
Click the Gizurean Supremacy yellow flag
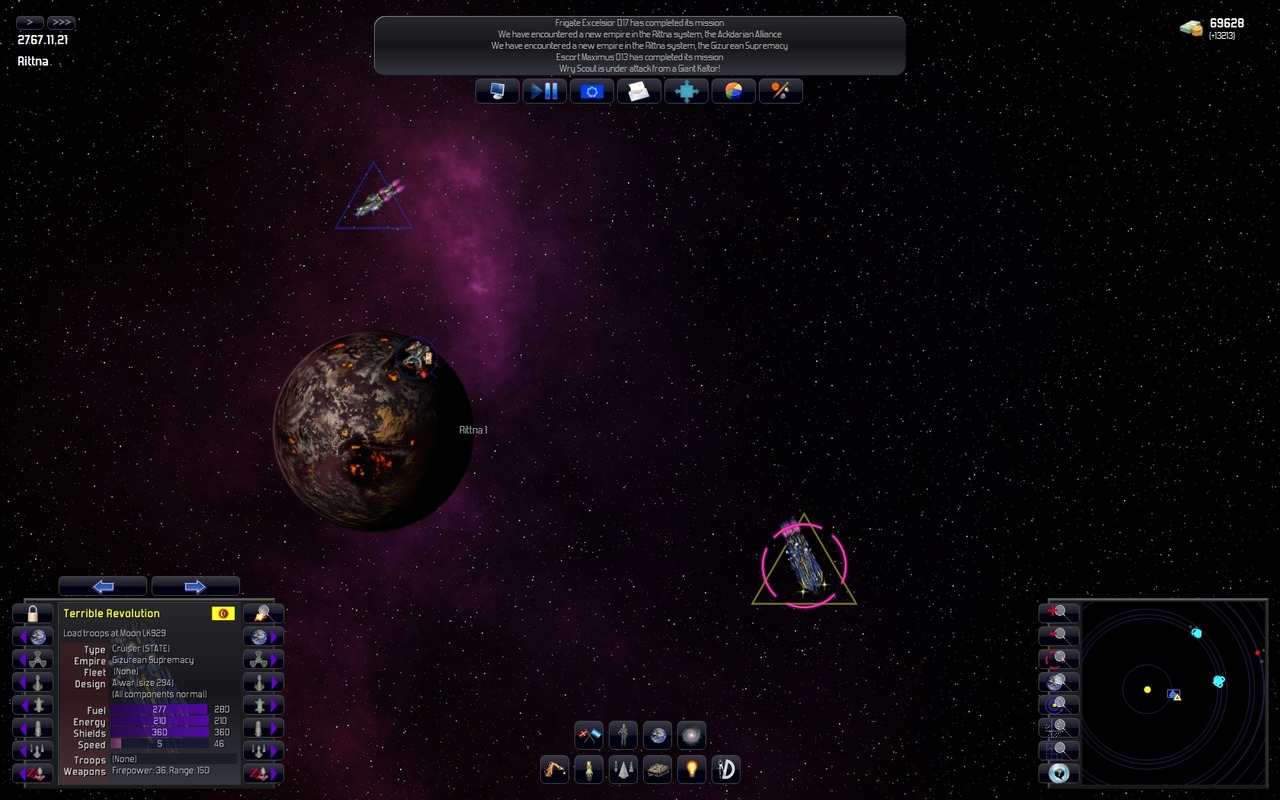click(223, 613)
